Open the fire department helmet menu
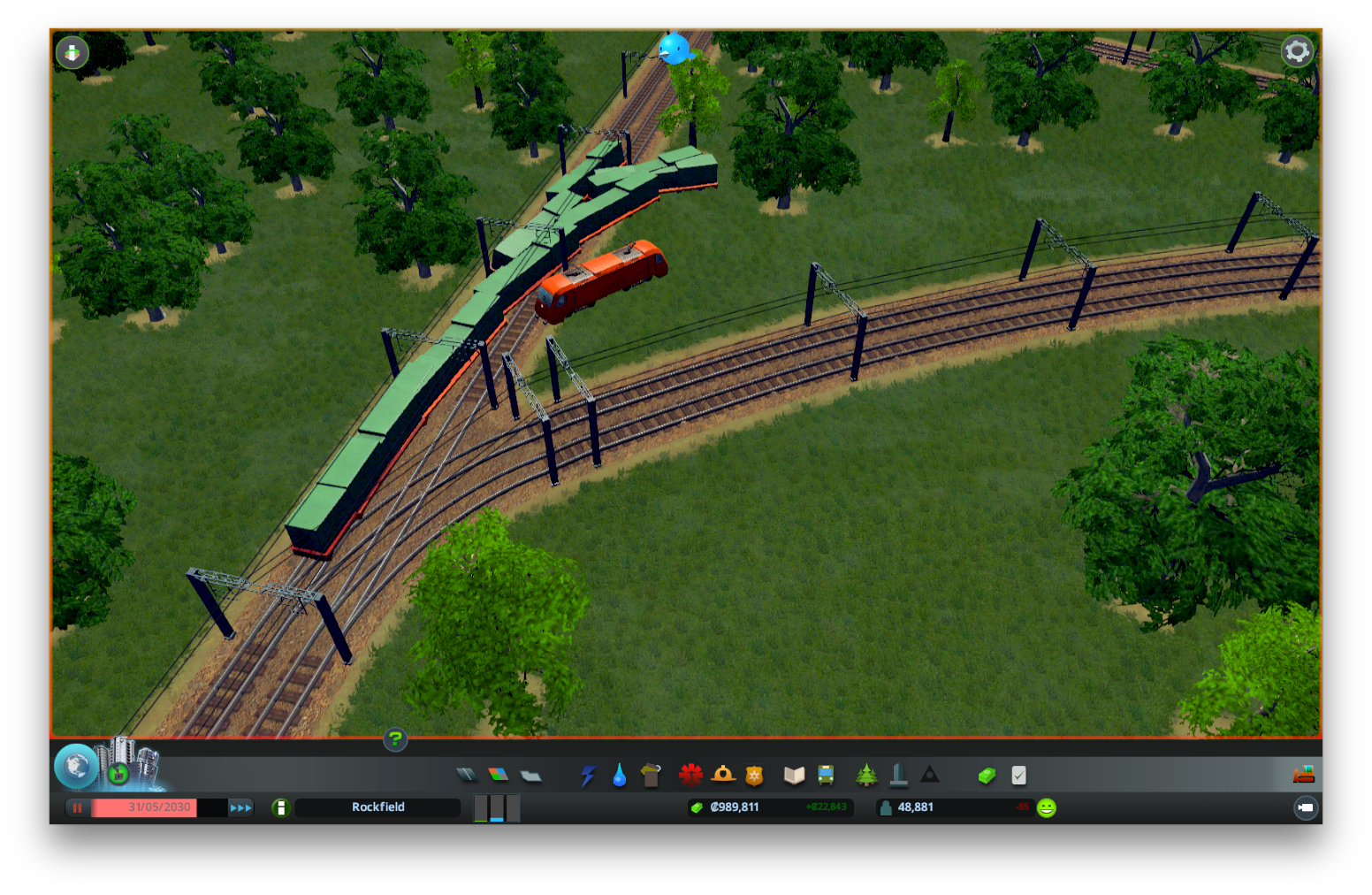This screenshot has width=1372, height=895. 723,776
